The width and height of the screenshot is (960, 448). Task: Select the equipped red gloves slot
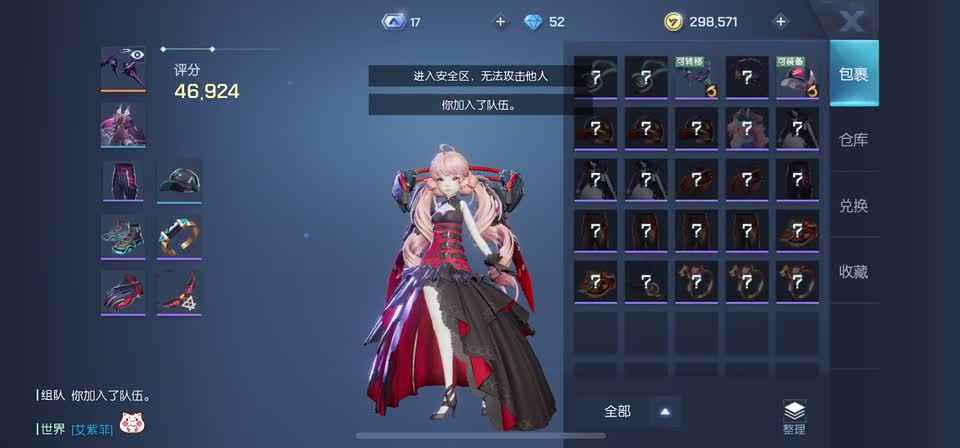tap(123, 292)
